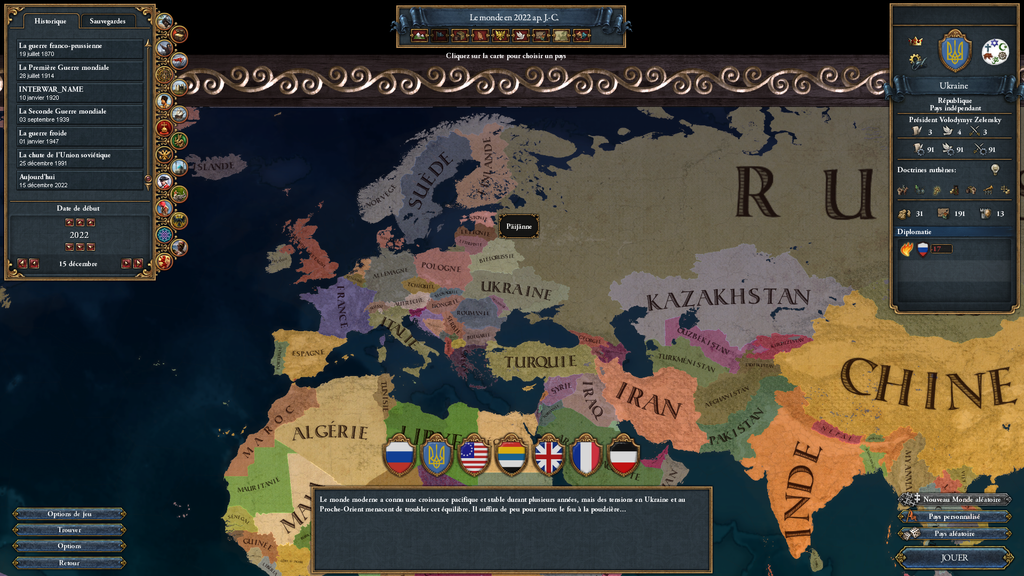Click the Trouver button
This screenshot has height=576, width=1024.
(69, 530)
